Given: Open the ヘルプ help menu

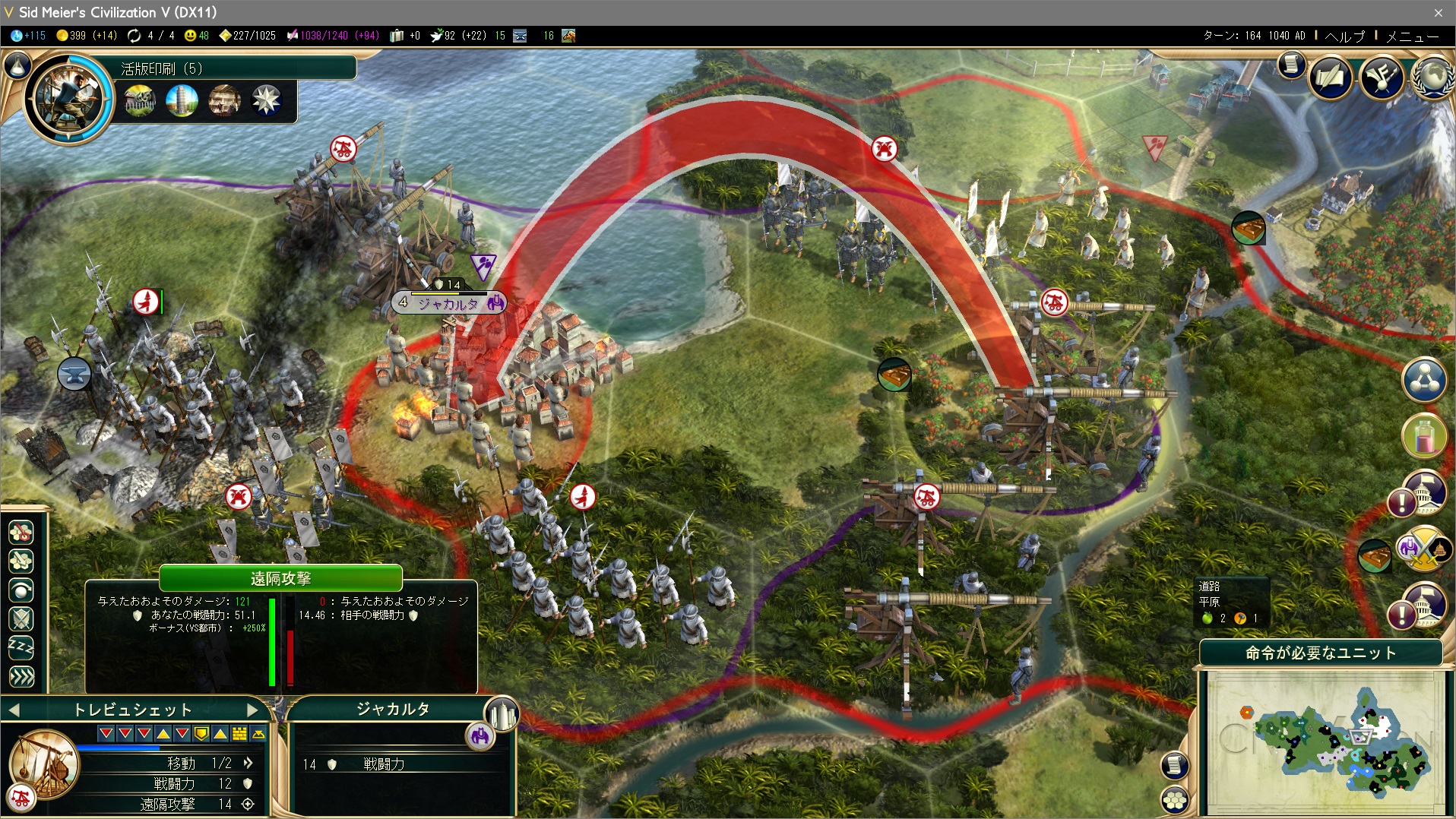Looking at the screenshot, I should click(x=1344, y=36).
